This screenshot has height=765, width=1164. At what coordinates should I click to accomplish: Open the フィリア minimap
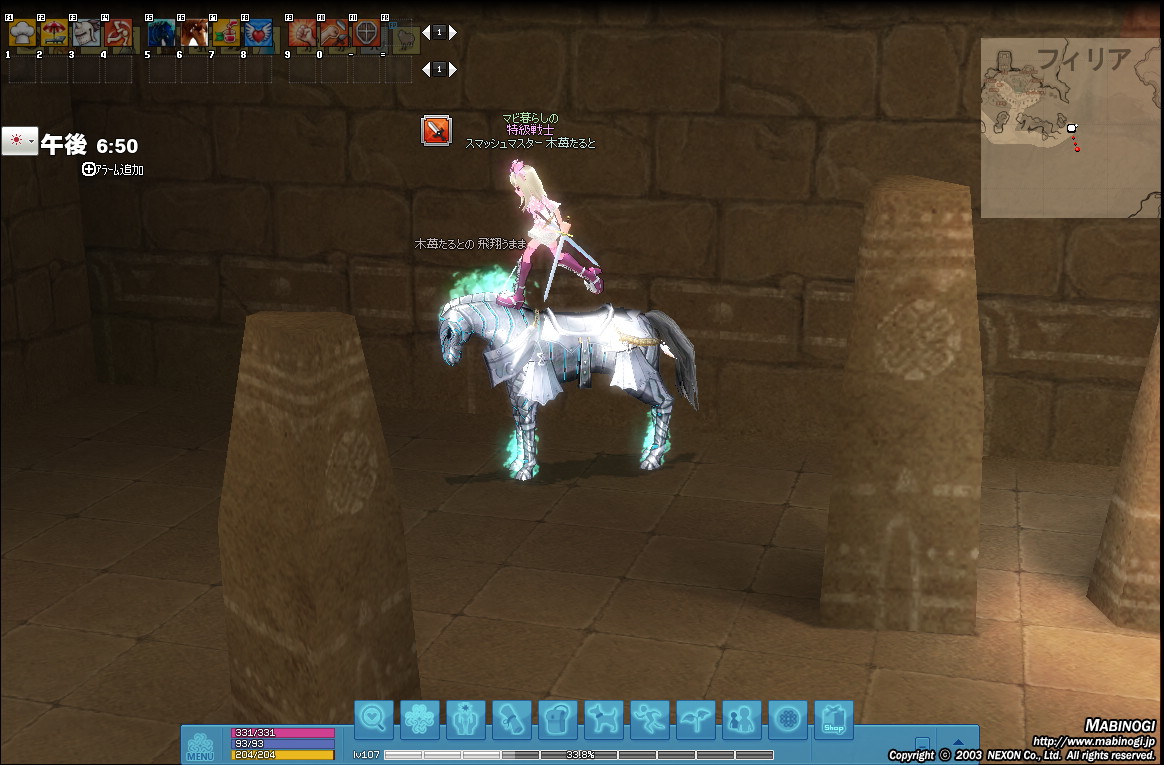pos(1070,128)
